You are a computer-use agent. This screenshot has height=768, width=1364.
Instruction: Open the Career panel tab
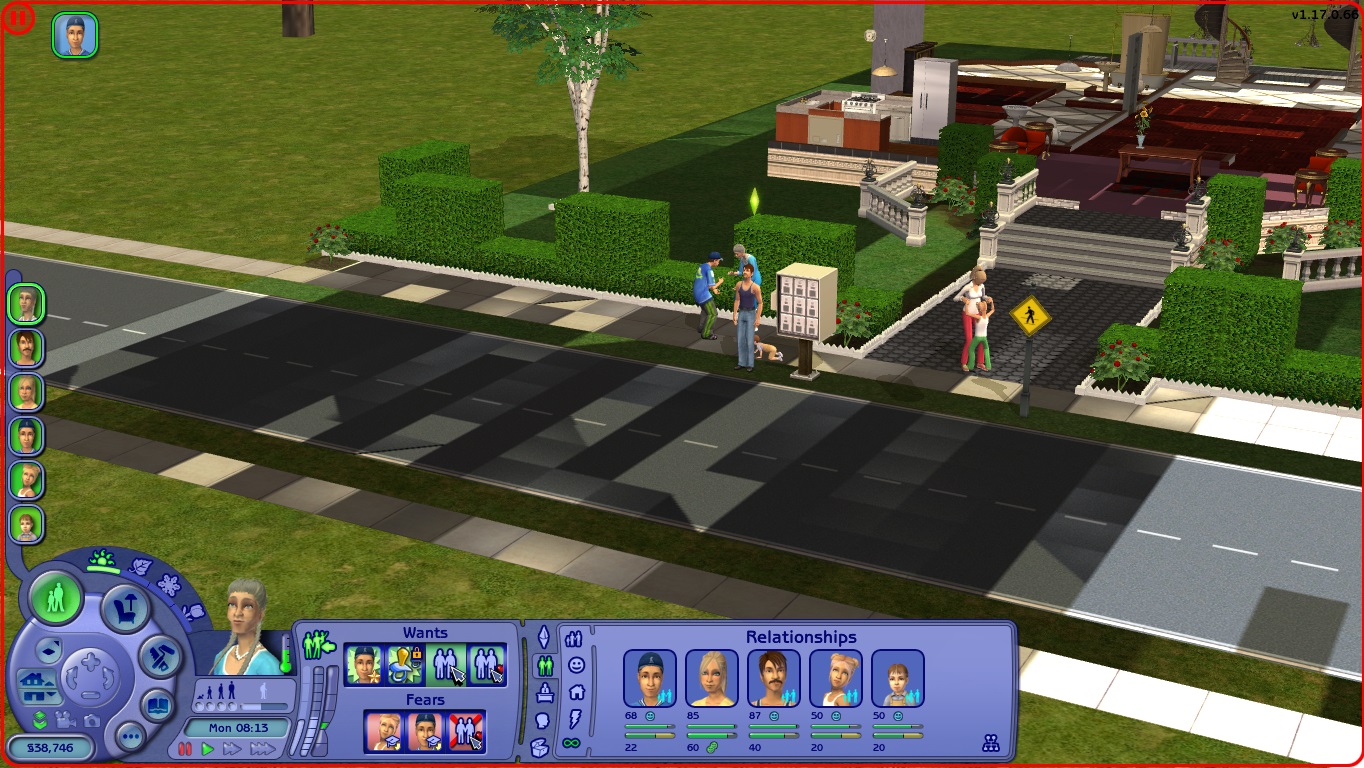point(544,692)
